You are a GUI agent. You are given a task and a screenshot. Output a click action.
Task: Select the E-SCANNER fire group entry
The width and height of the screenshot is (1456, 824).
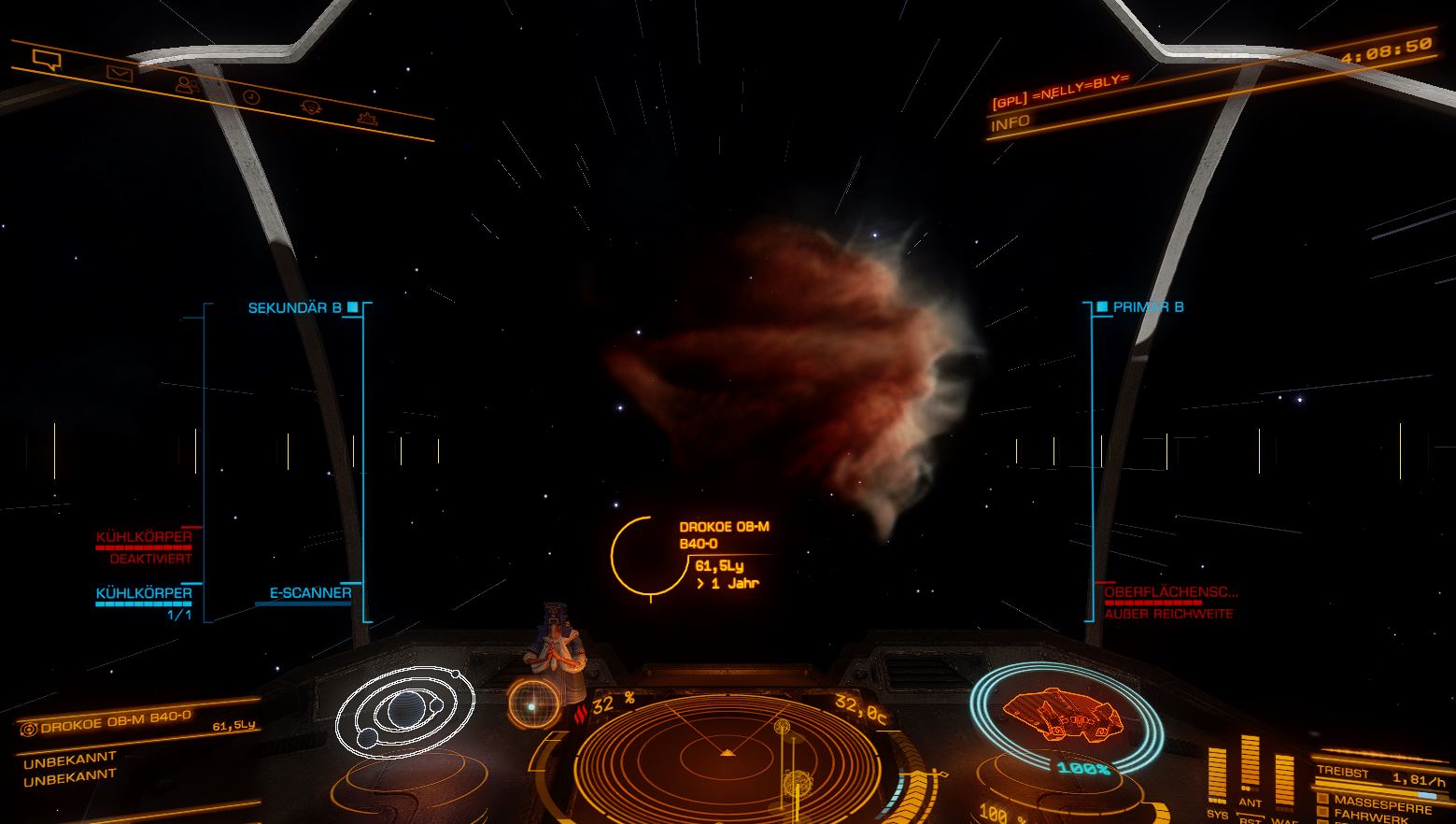click(310, 592)
